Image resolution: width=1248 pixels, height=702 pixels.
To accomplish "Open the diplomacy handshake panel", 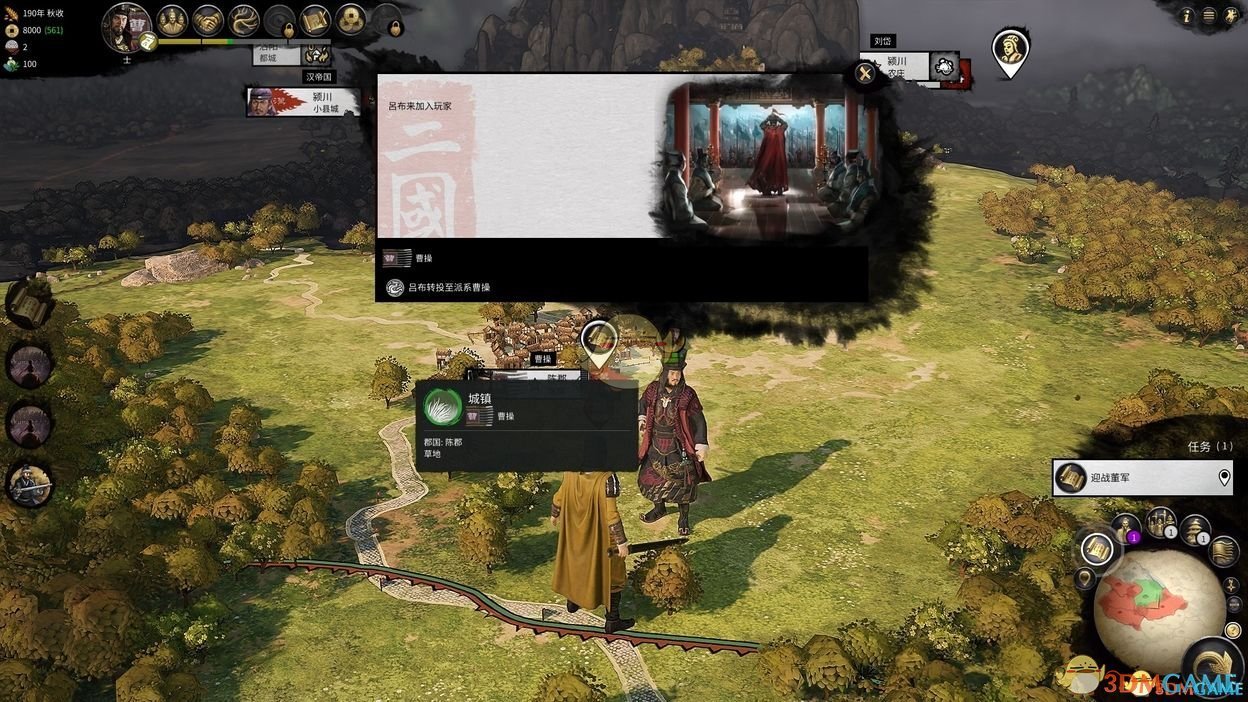I will click(208, 19).
